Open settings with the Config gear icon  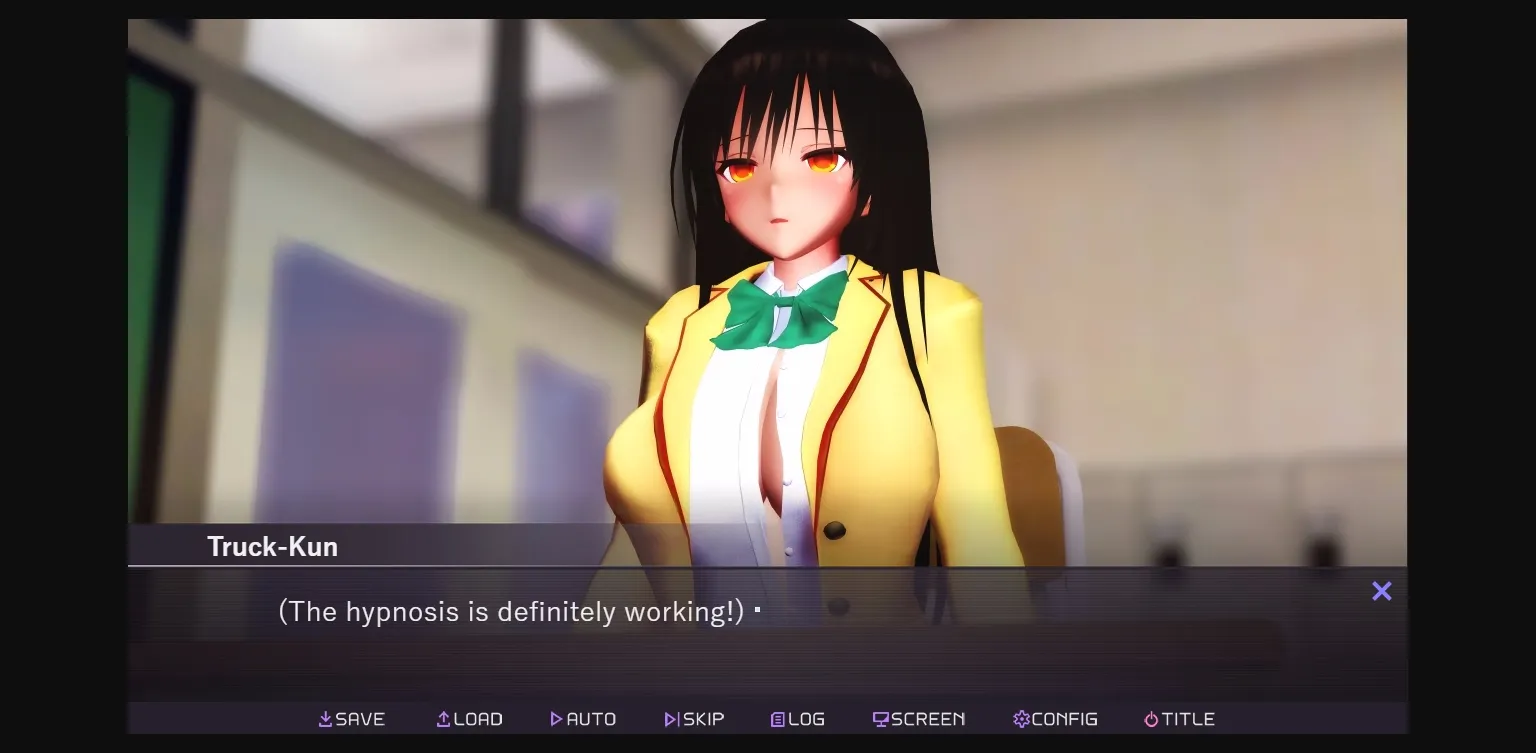(1020, 718)
